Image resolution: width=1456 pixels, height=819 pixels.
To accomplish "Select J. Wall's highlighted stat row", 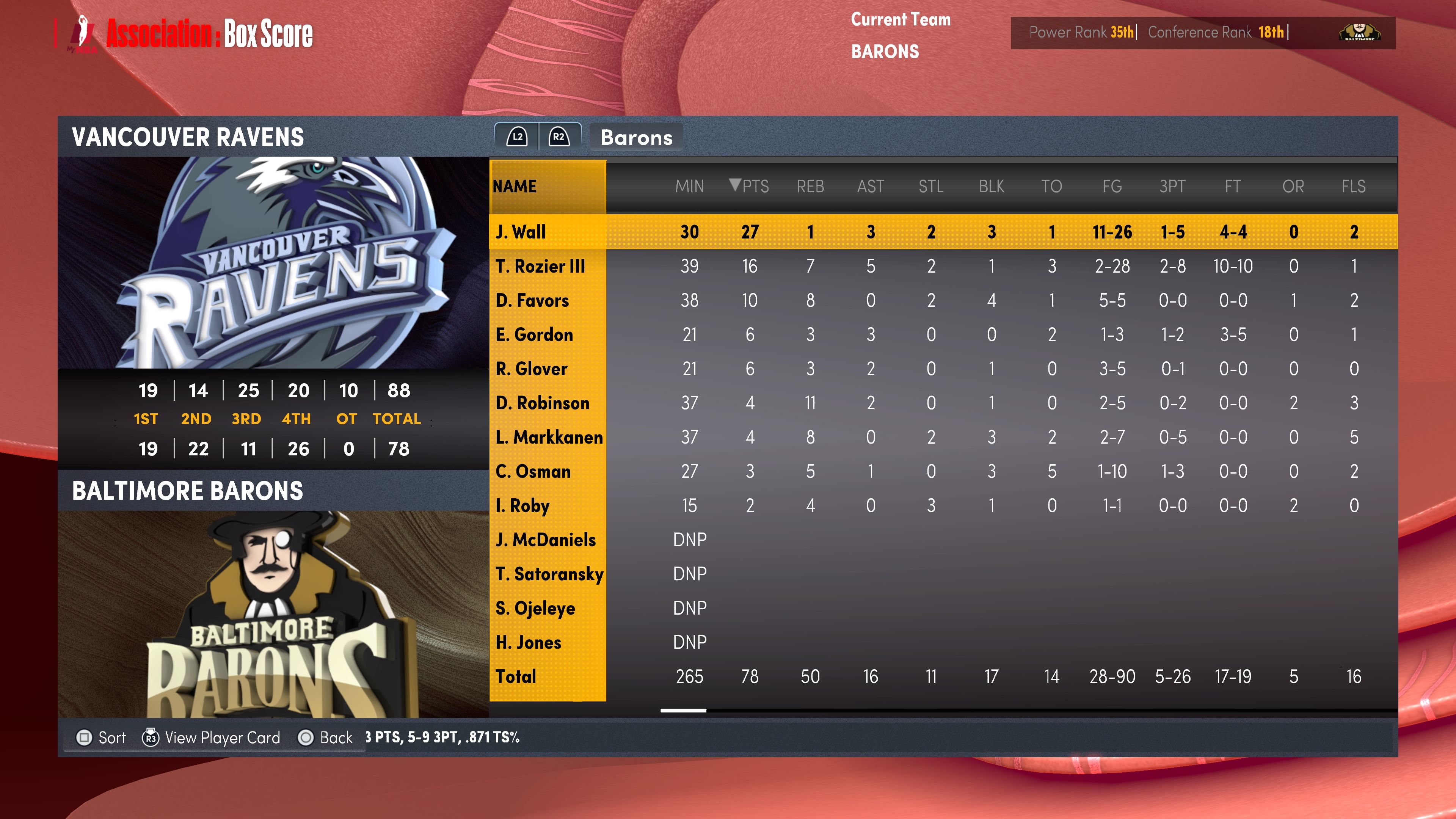I will [x=521, y=232].
